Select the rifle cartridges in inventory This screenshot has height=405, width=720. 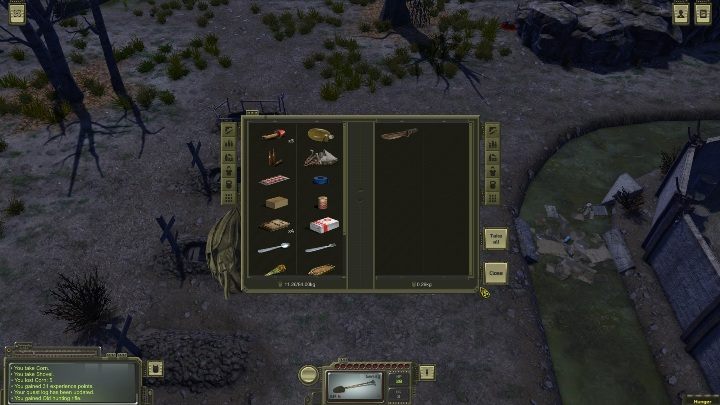[x=273, y=157]
